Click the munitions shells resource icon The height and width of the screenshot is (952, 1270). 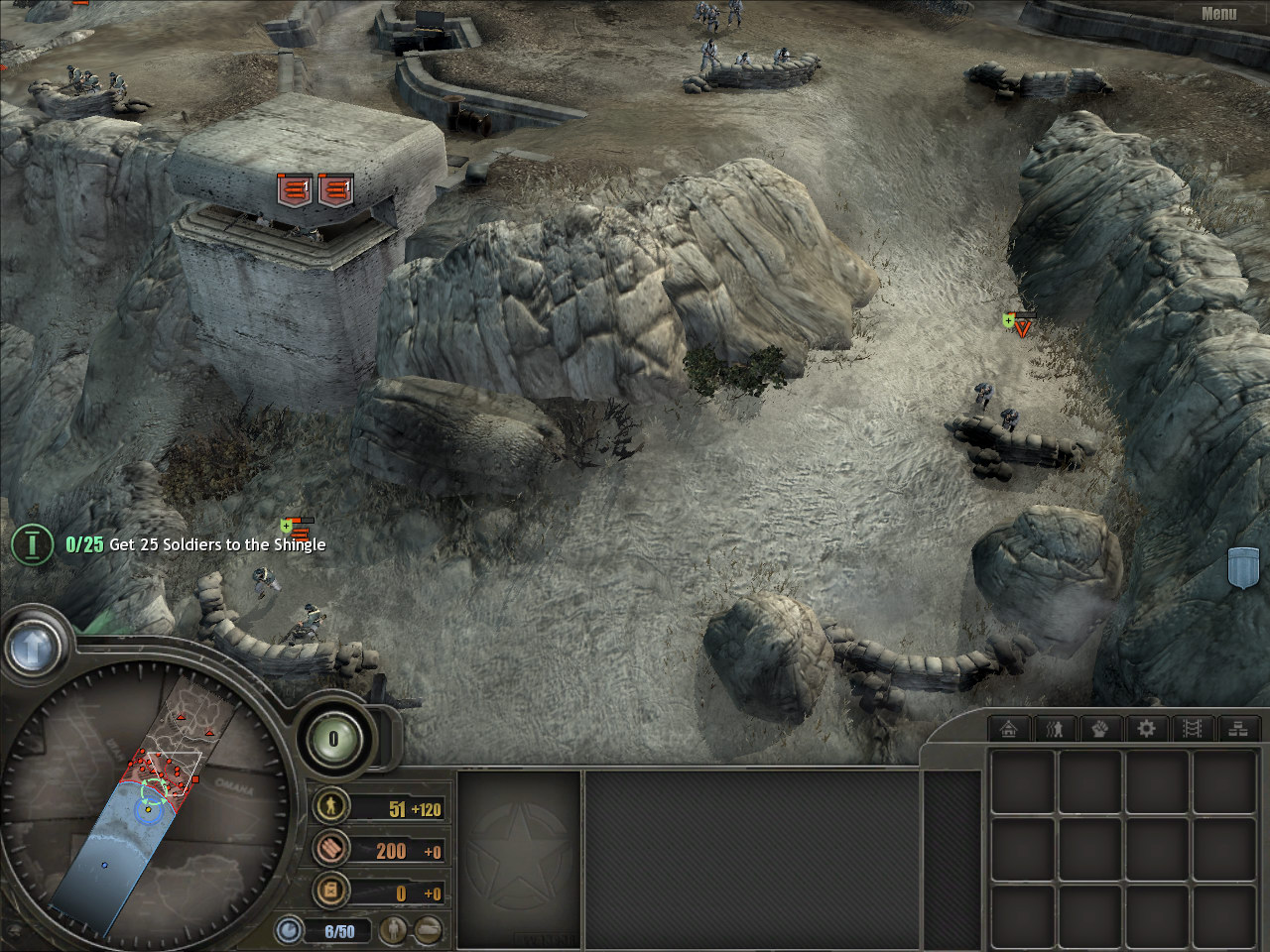click(x=330, y=850)
